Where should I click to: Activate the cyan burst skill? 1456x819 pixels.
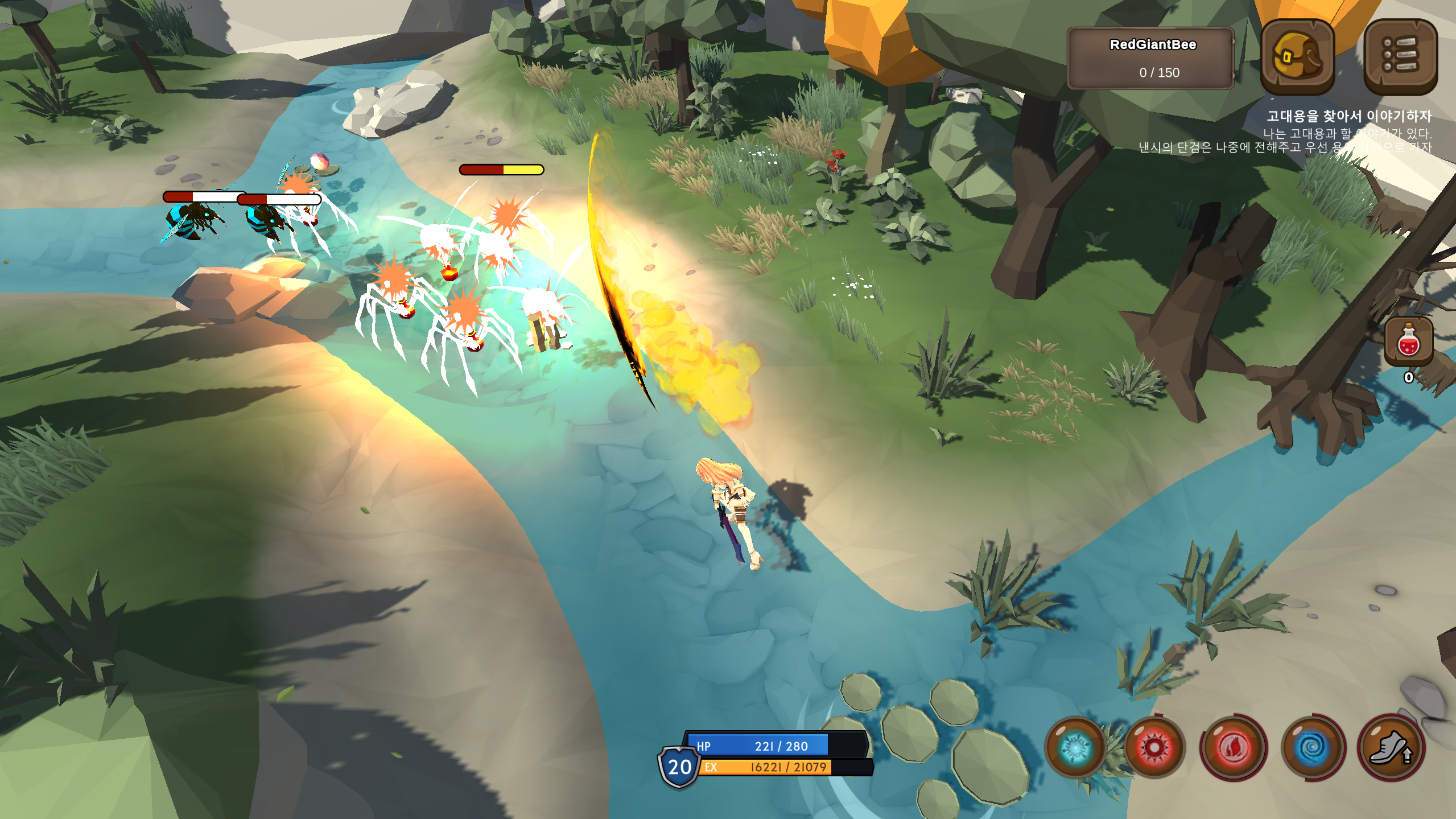(1075, 747)
